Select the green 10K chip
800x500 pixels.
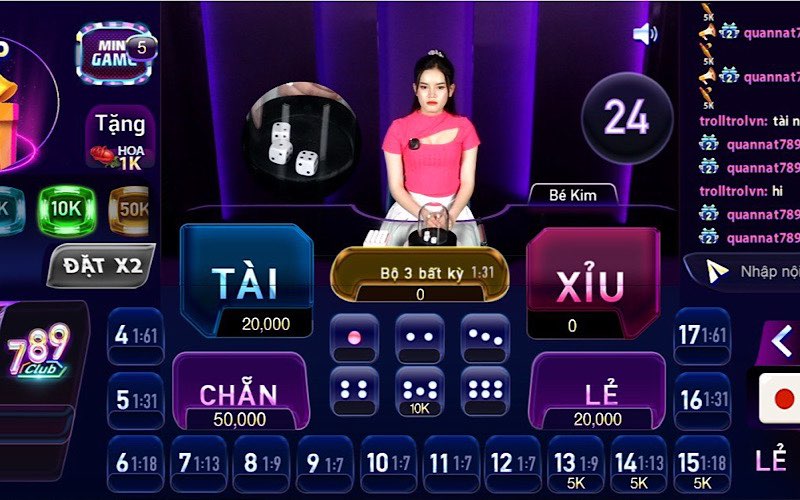(66, 210)
